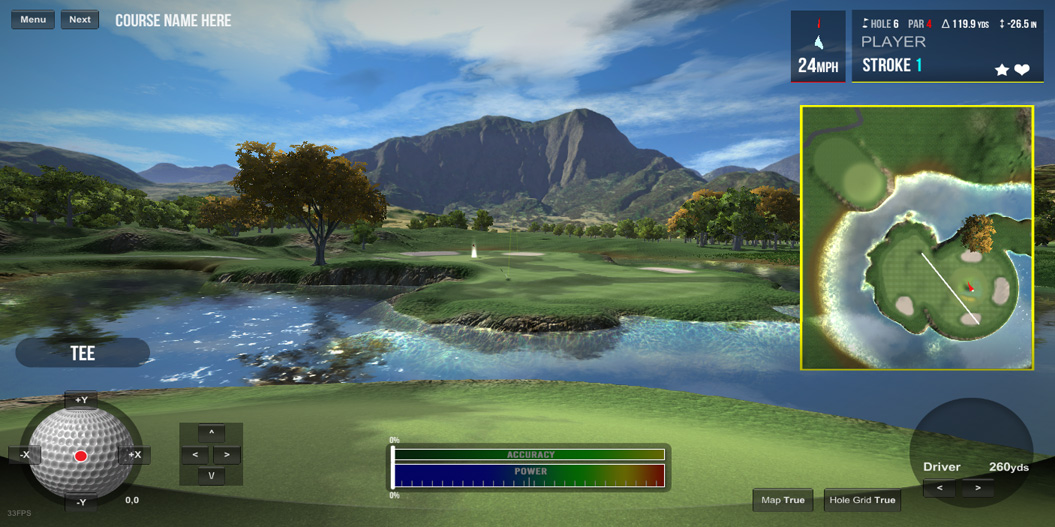Toggle the Map True button
Viewport: 1055px width, 527px height.
click(782, 500)
